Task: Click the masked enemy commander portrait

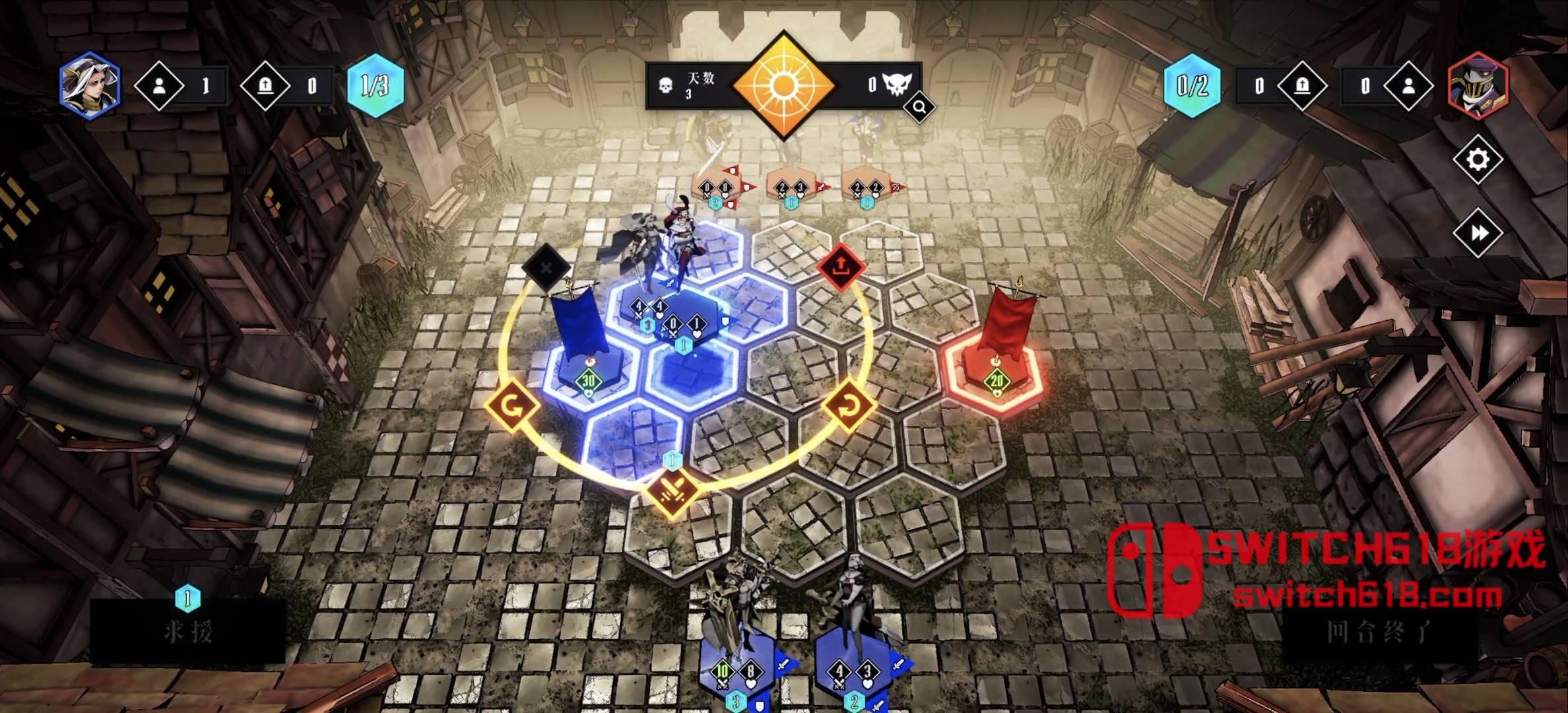Action: [1478, 86]
